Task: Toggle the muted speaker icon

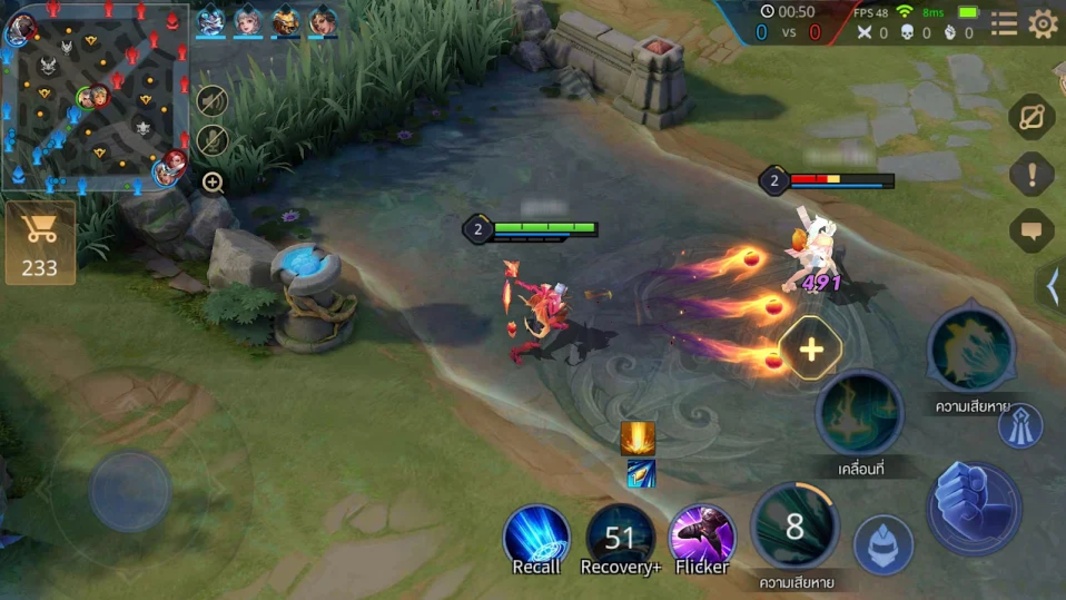Action: [211, 100]
